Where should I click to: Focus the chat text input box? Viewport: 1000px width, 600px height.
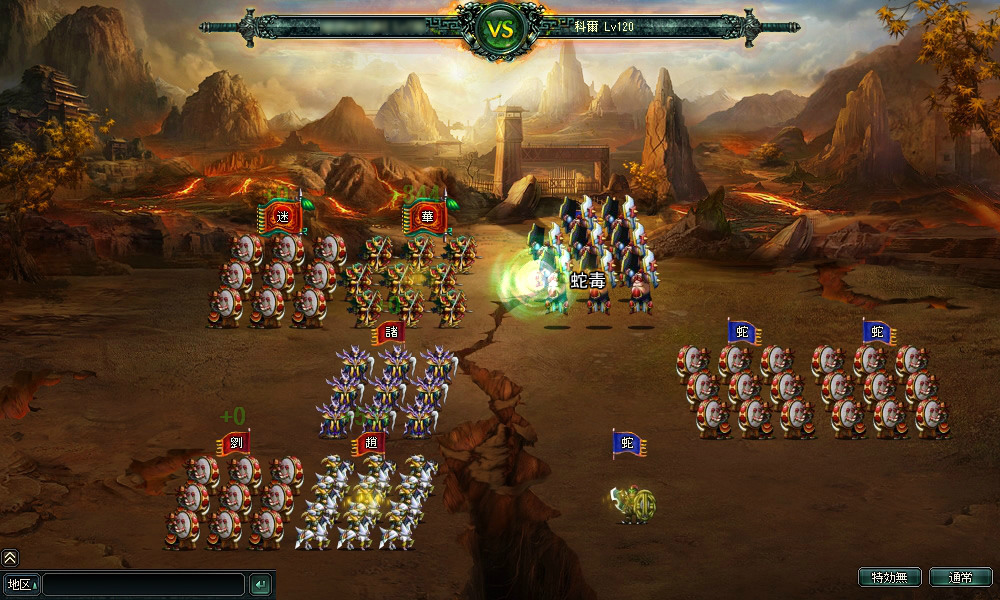143,584
